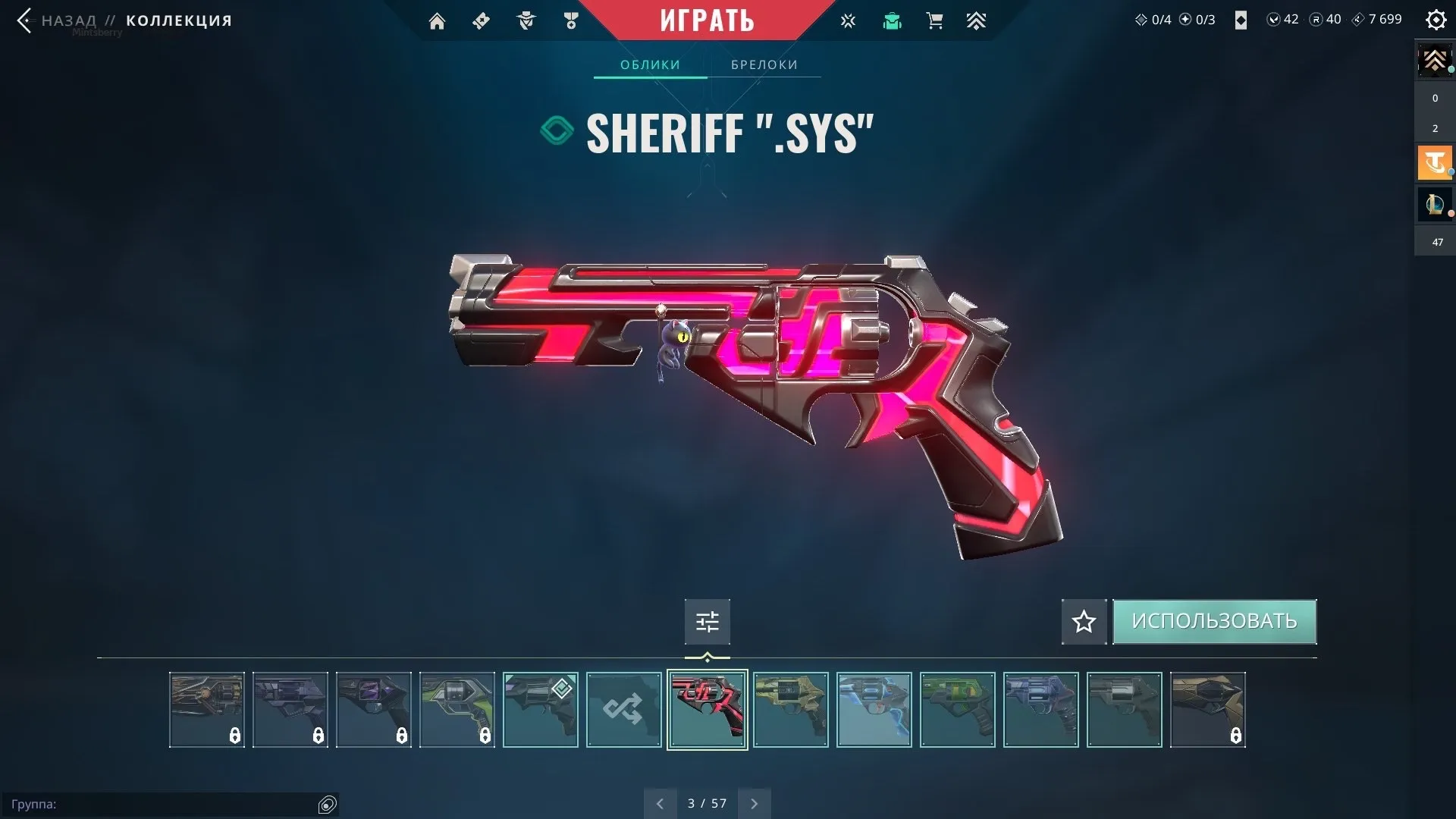The width and height of the screenshot is (1456, 819).
Task: Go to previous page with left arrow
Action: [660, 802]
